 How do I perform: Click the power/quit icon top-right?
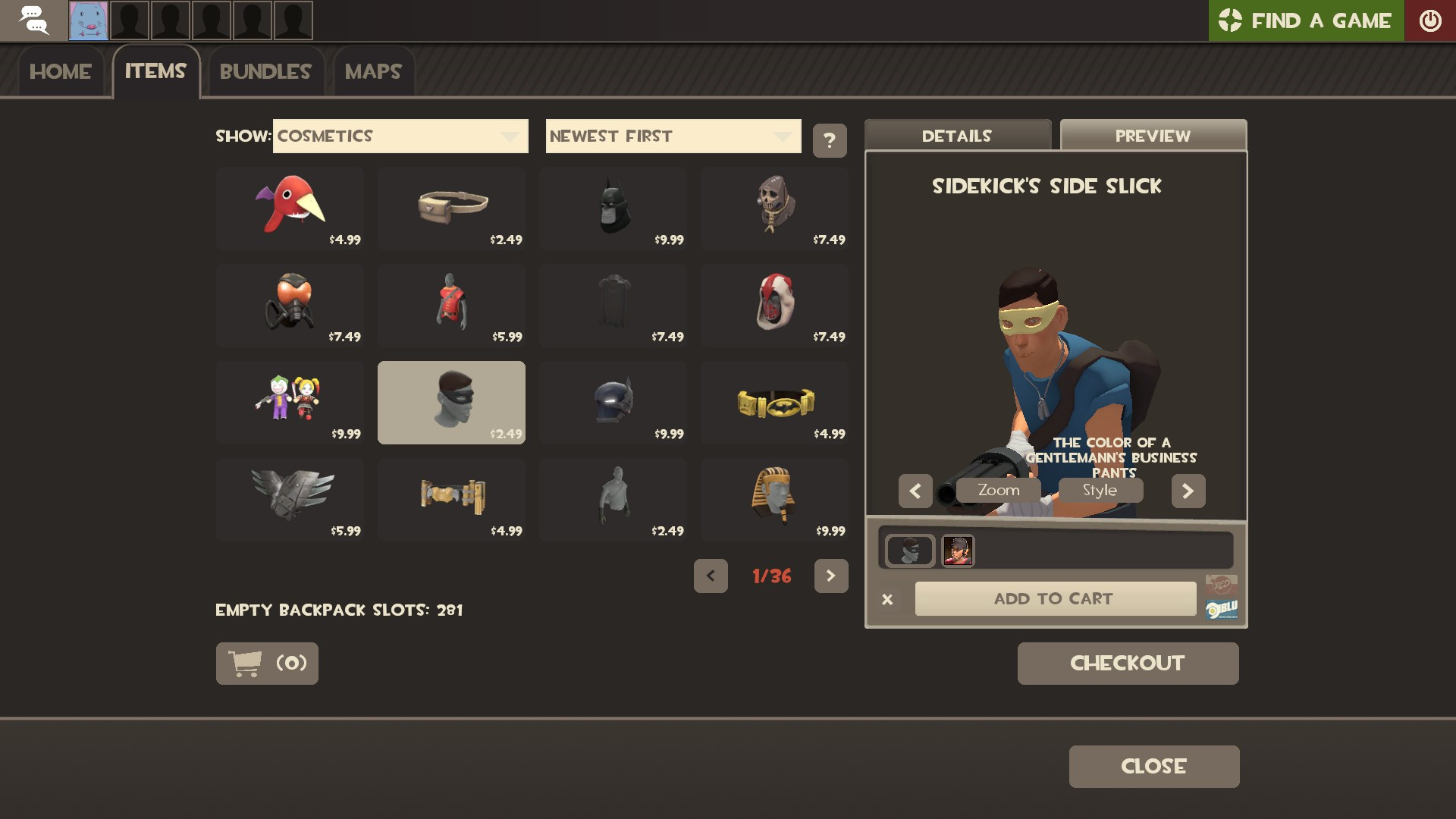click(x=1431, y=20)
